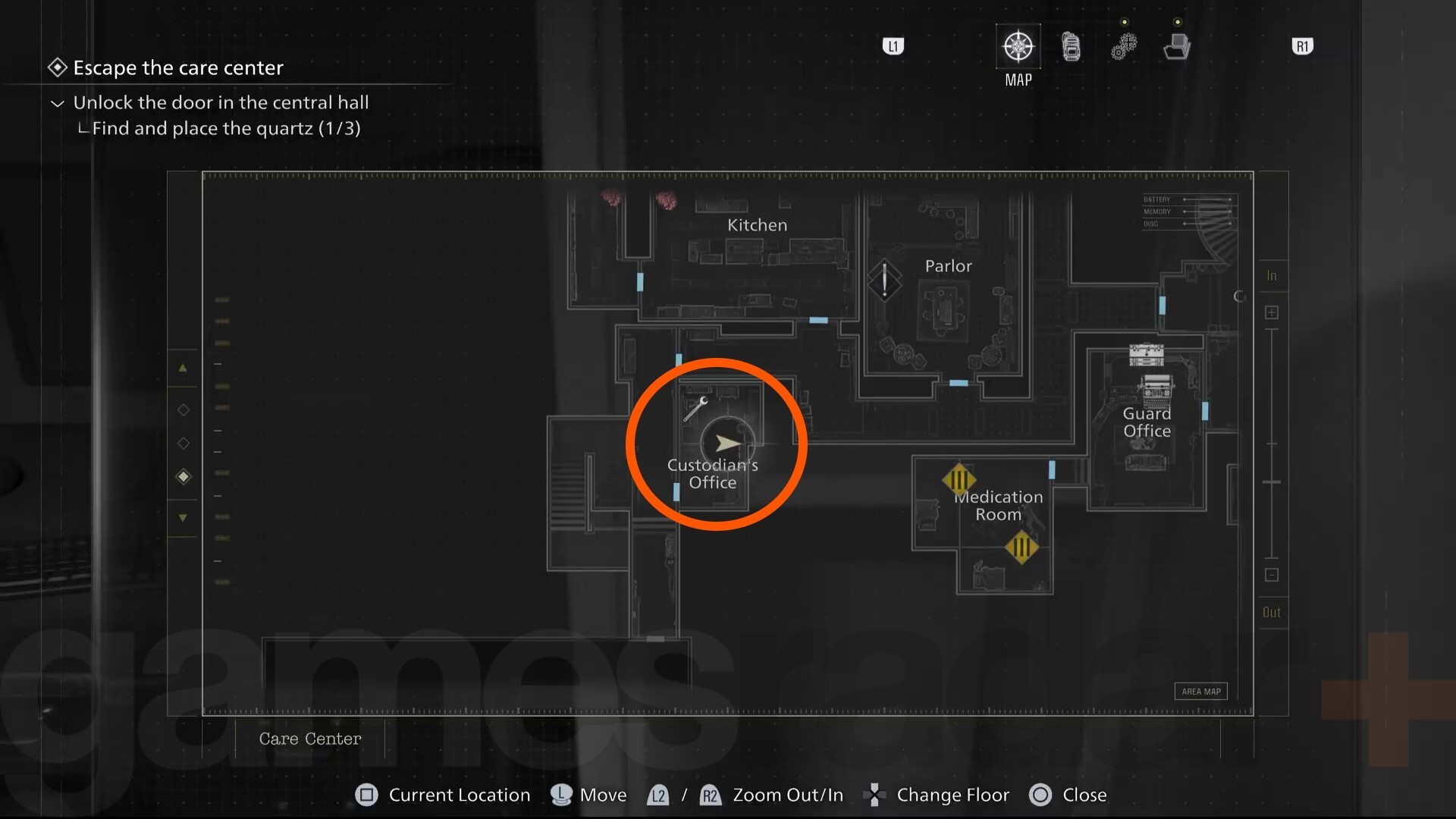Click the compass Map icon at top
This screenshot has height=819, width=1456.
[x=1017, y=45]
